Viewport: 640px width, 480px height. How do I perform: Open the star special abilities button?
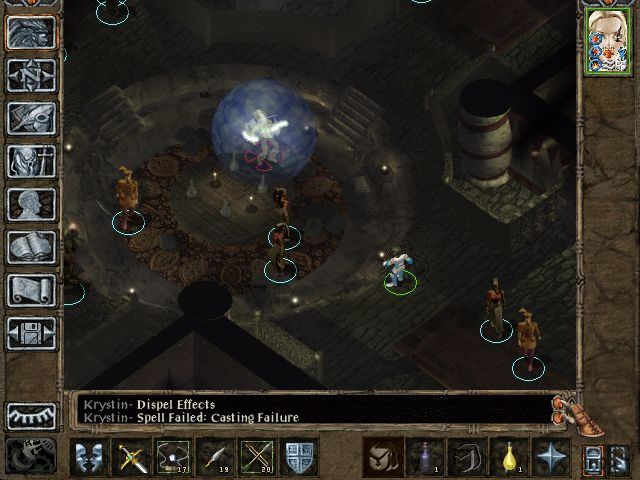point(551,457)
